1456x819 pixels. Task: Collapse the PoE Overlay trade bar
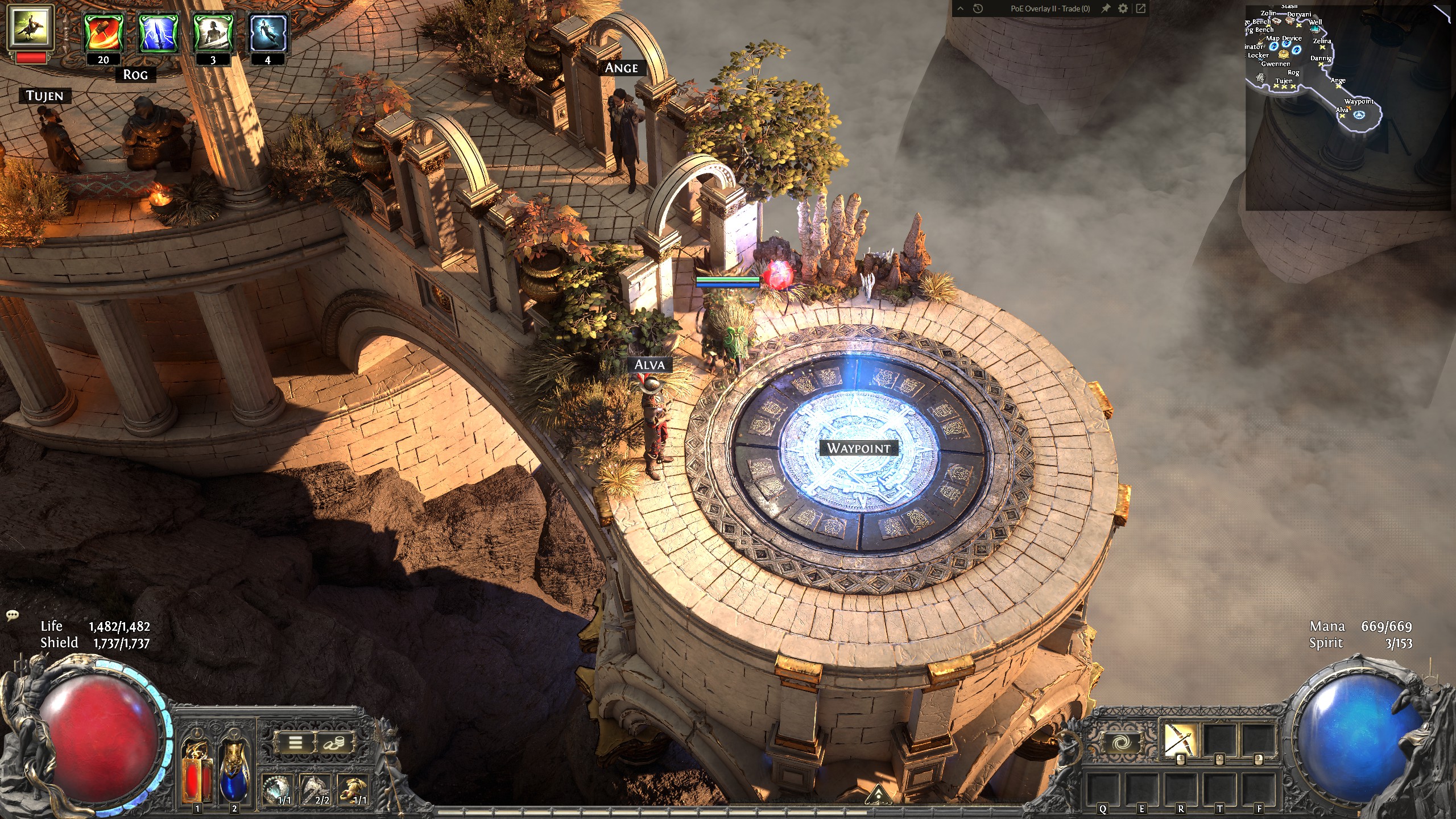[x=961, y=9]
